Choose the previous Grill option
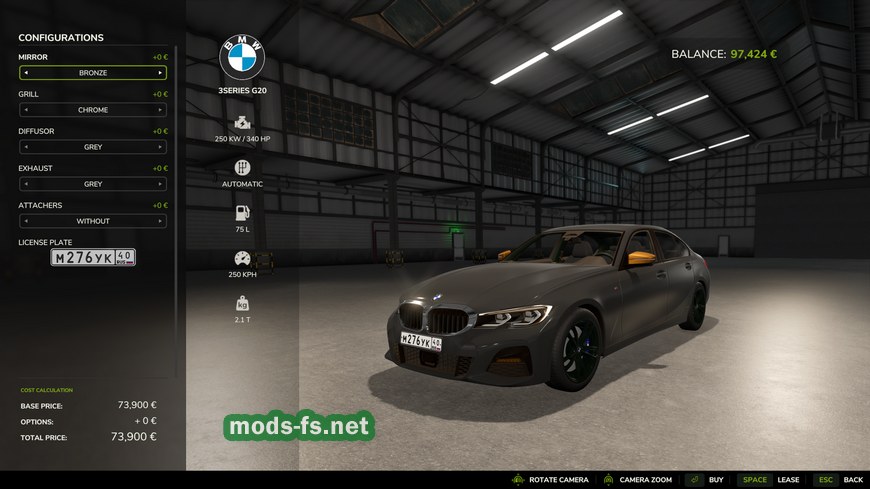This screenshot has width=870, height=489. [x=26, y=110]
